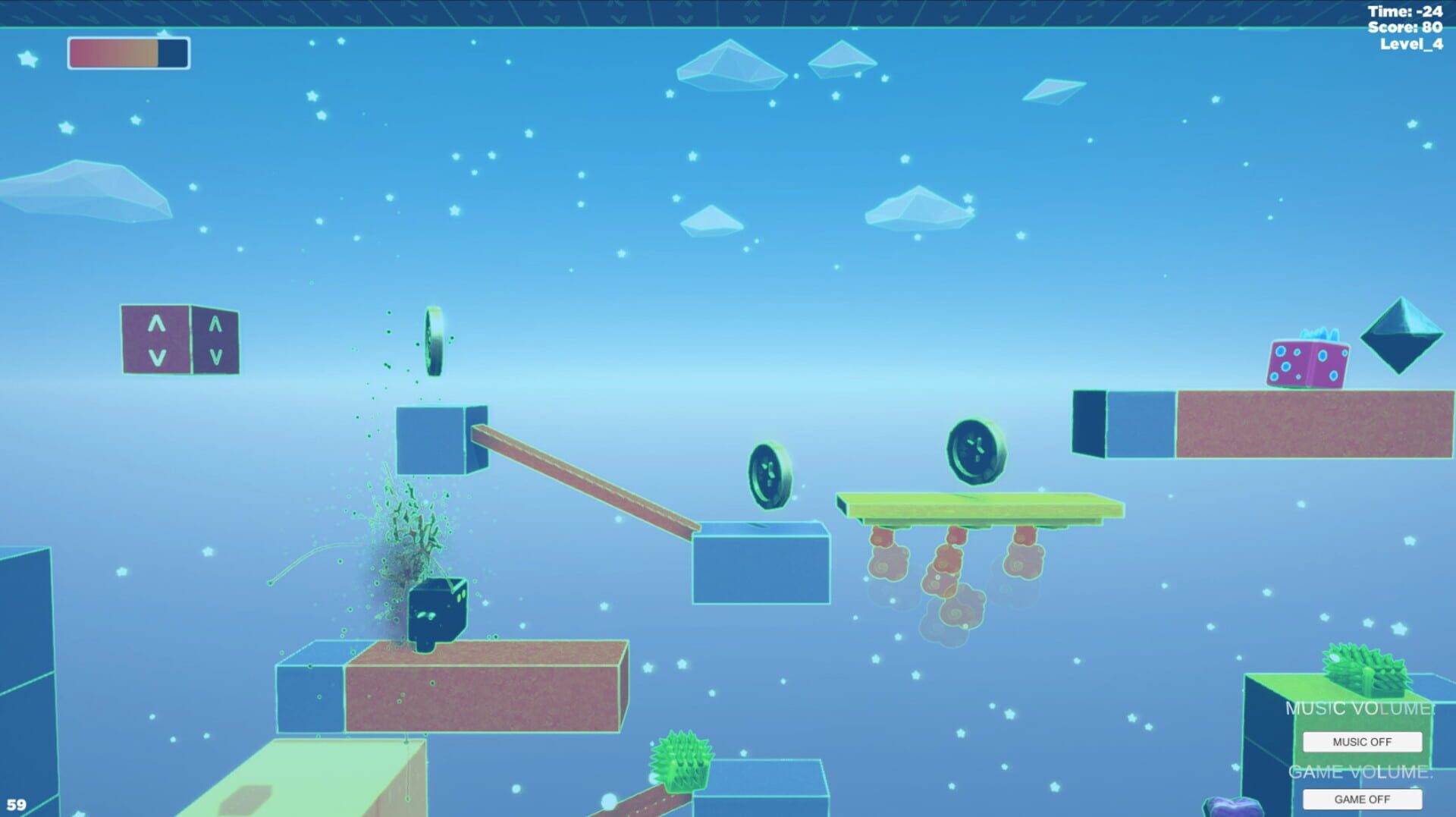Toggle game sound with GAME OFF

(1361, 799)
